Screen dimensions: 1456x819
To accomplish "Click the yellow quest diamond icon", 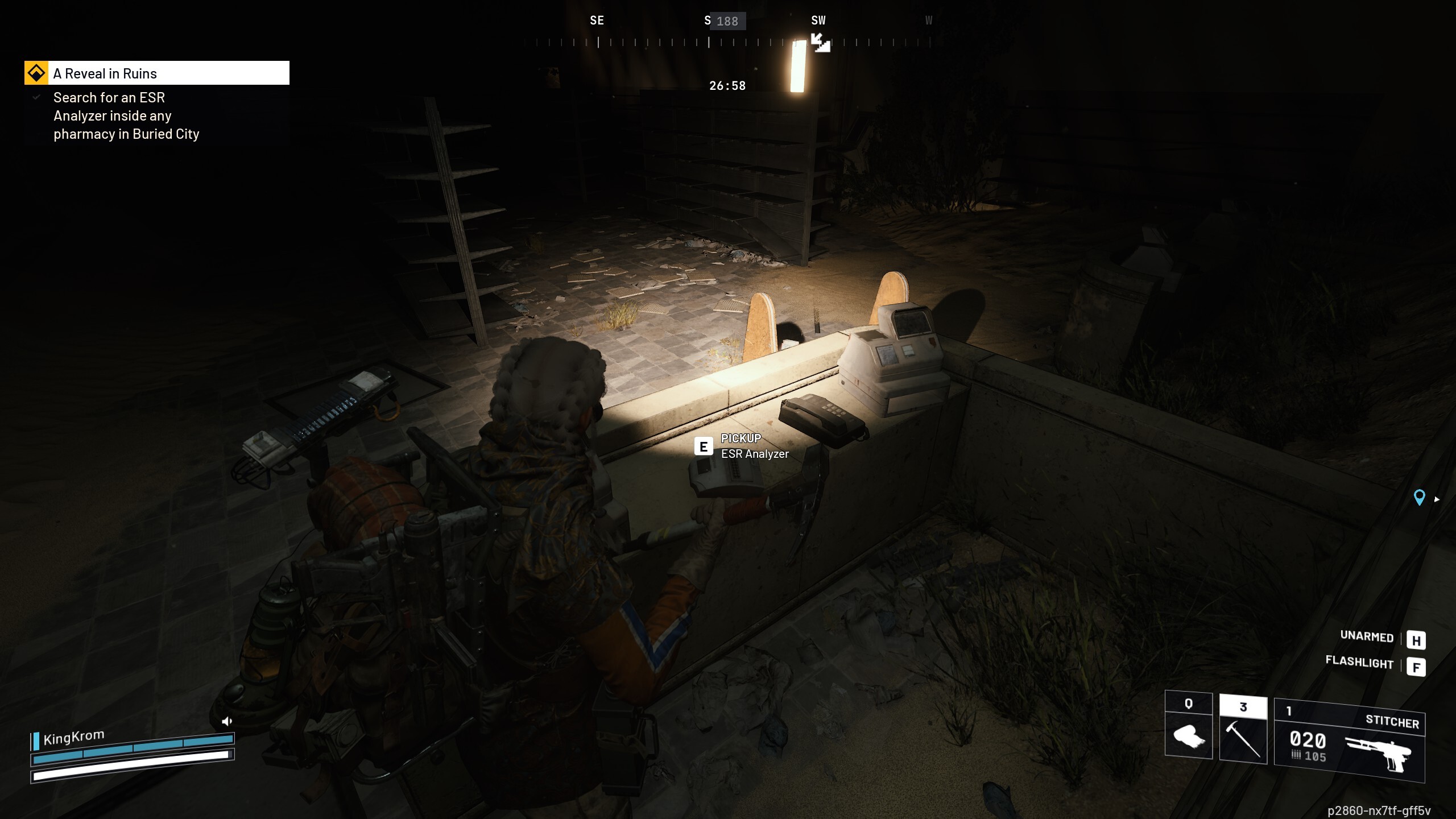I will click(36, 72).
